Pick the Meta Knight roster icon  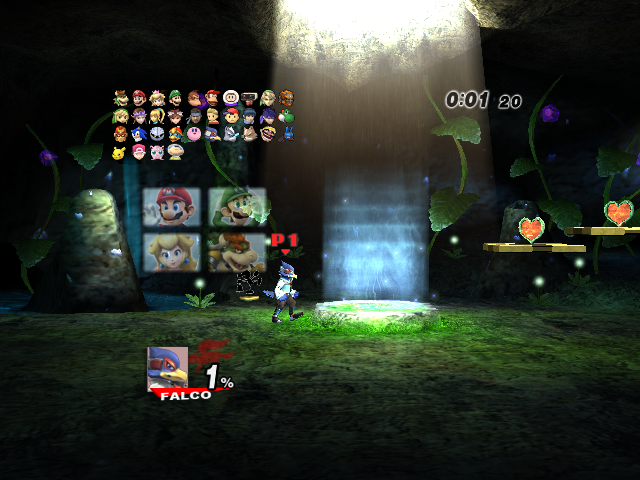pos(157,133)
